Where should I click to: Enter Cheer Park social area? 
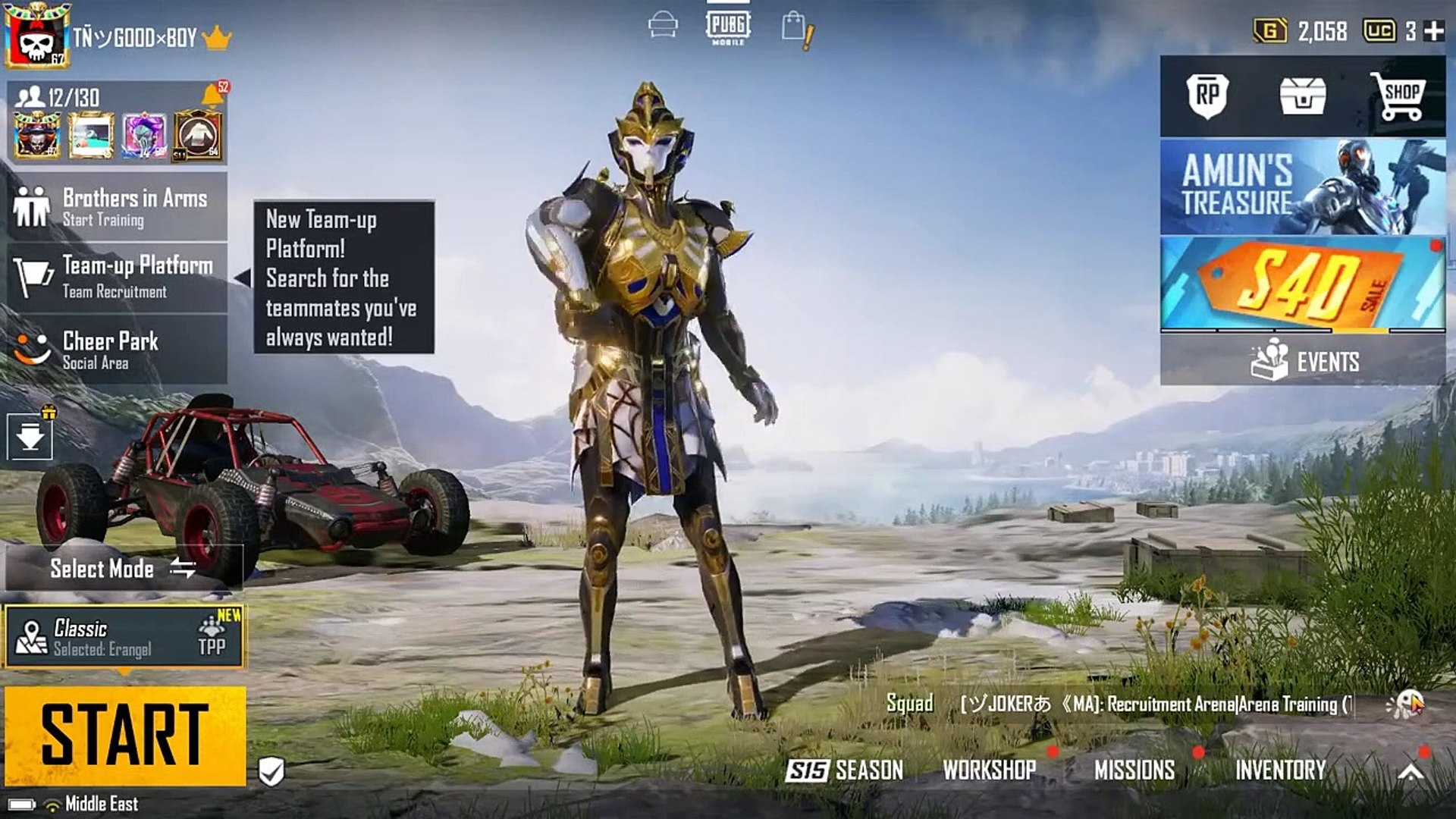coord(118,349)
